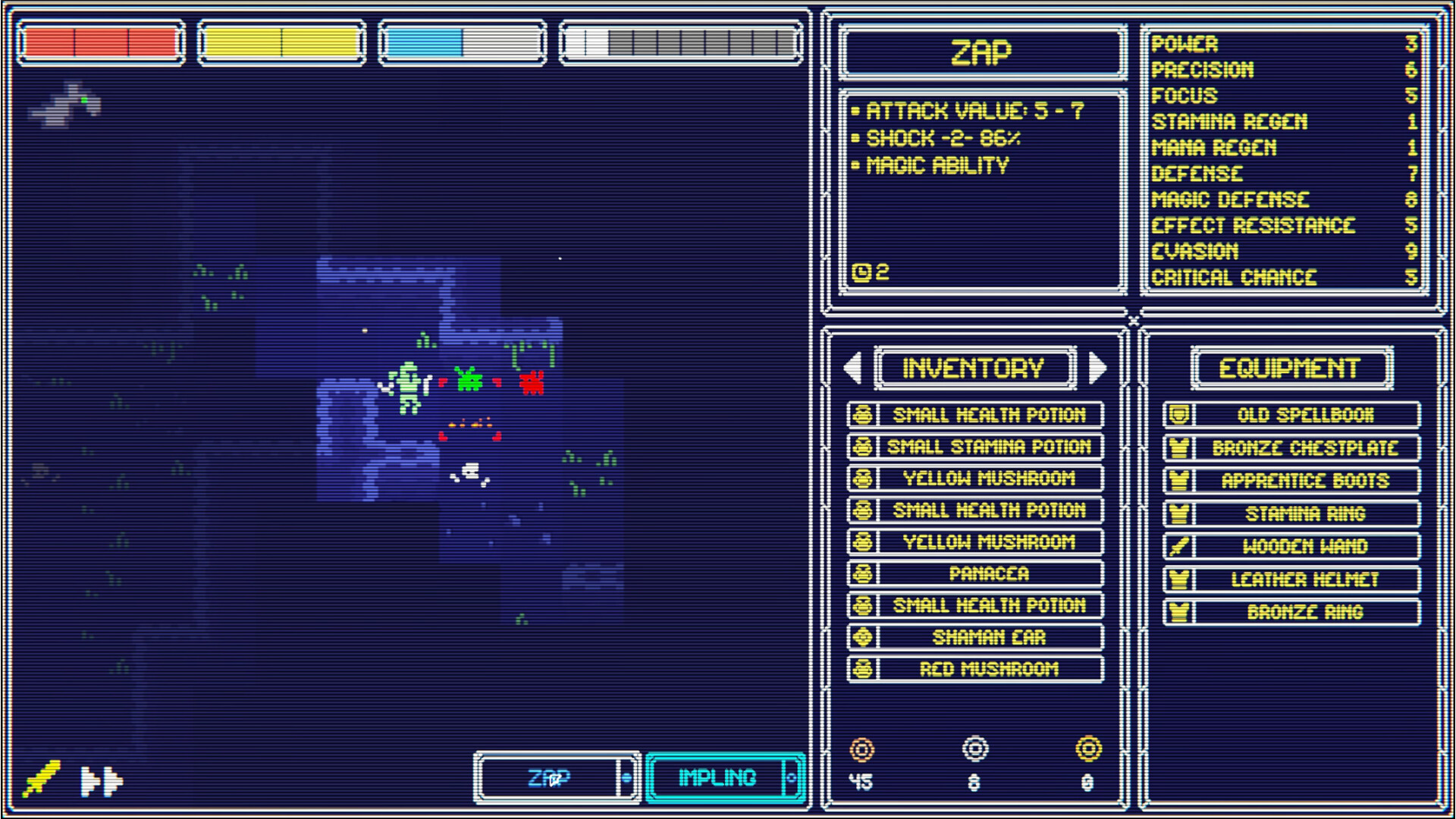Viewport: 1456px width, 819px height.
Task: Click the potion icon beside Small Health Potion
Action: coord(861,415)
